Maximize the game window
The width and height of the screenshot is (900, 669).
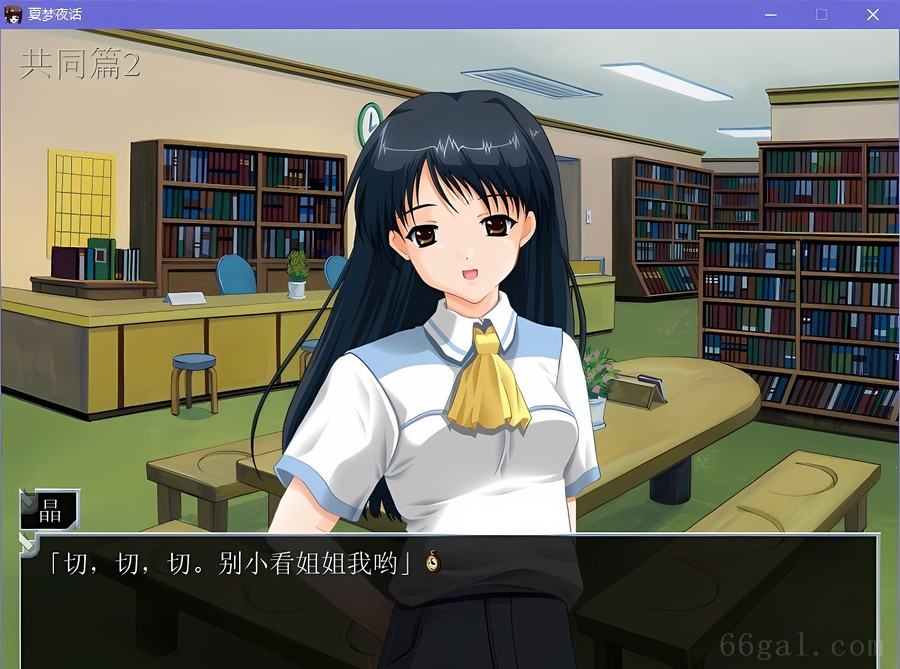coord(821,14)
